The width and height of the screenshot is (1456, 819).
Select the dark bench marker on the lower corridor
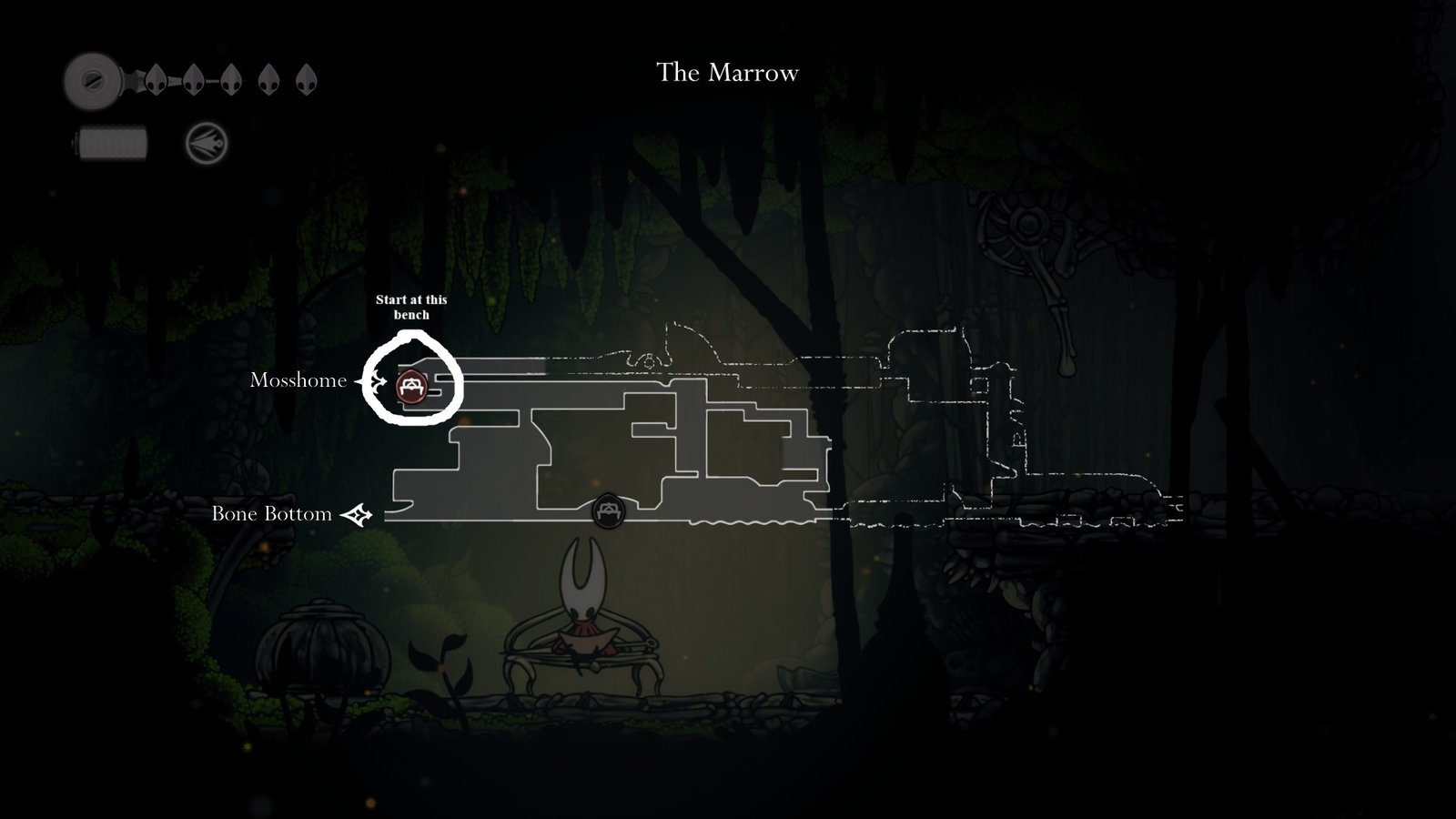(608, 511)
